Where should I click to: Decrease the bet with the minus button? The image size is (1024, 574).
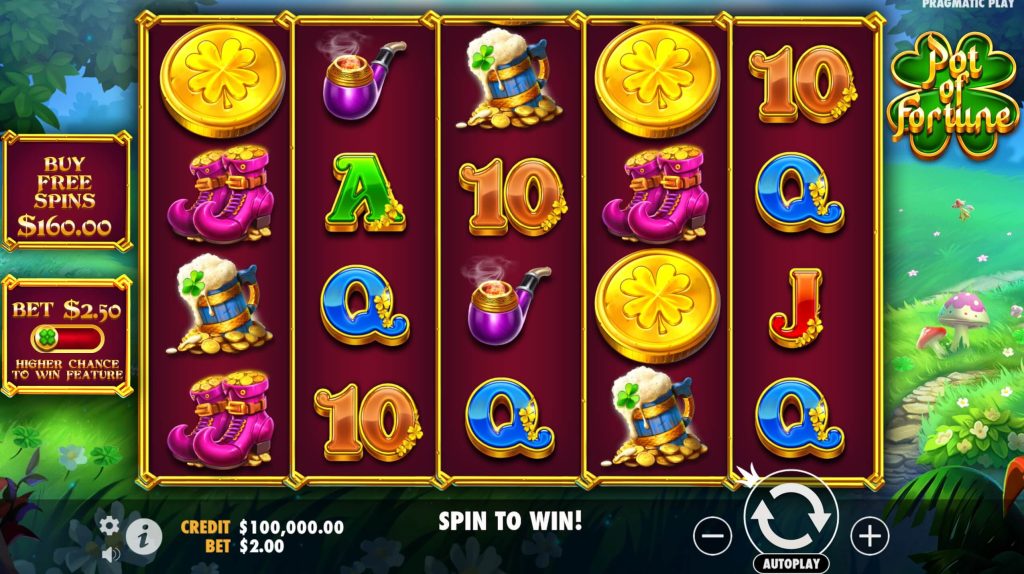712,537
